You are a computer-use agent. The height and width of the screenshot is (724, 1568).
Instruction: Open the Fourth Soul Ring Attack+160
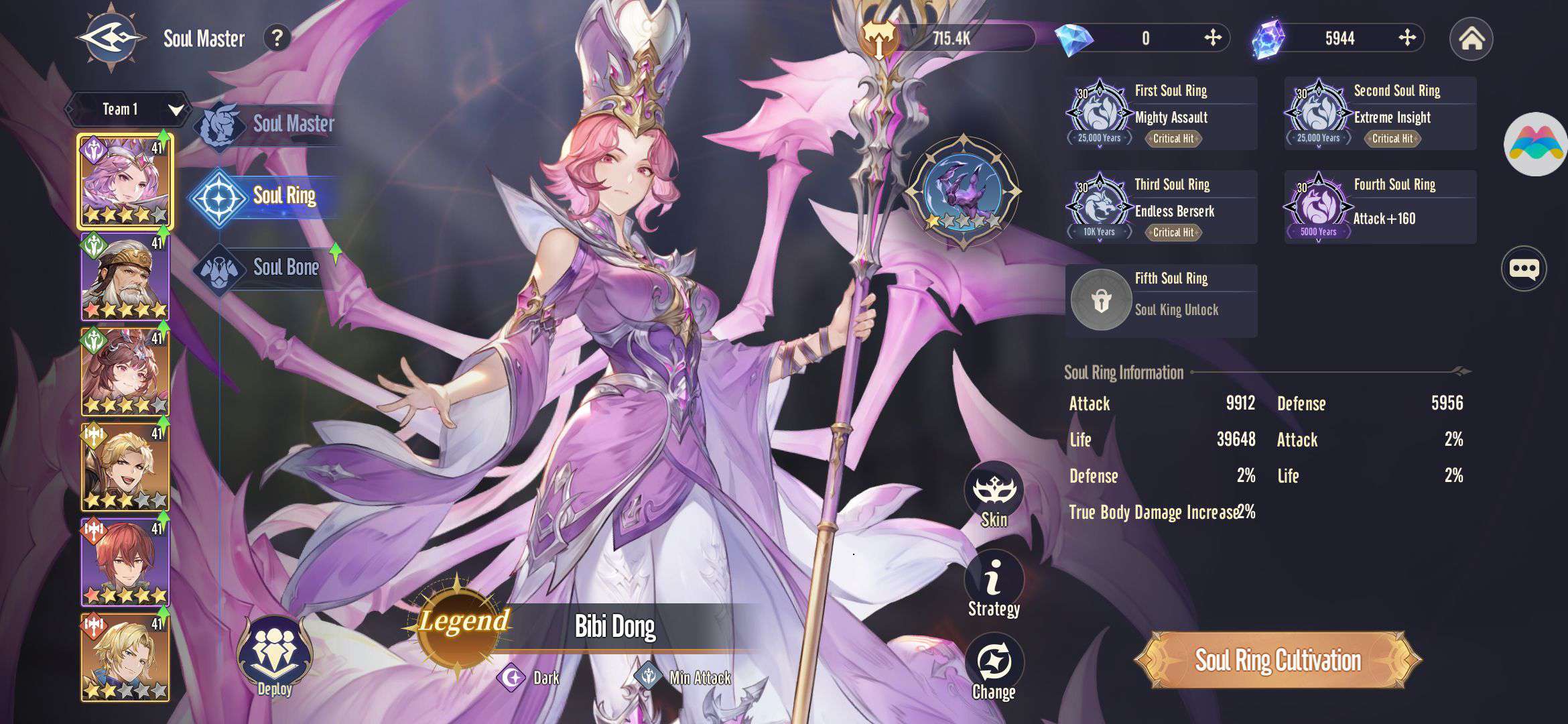(x=1380, y=207)
